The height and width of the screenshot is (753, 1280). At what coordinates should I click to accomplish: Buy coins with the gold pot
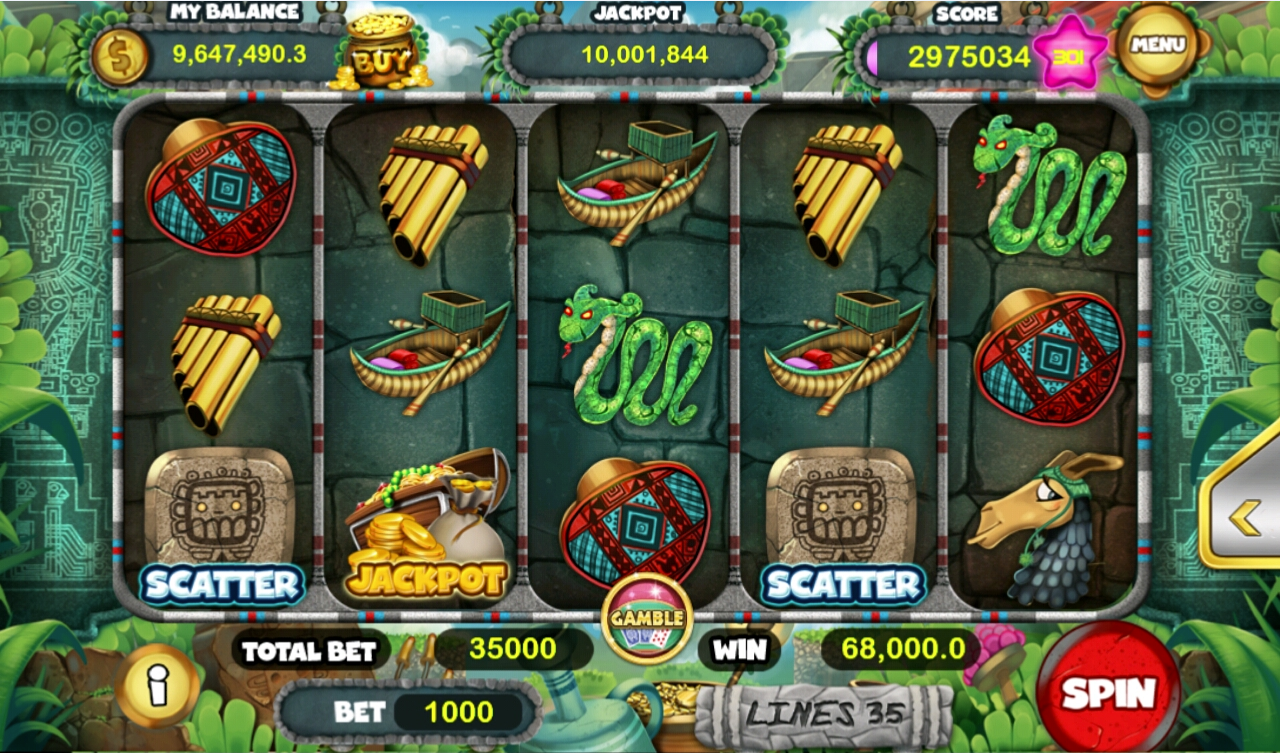pyautogui.click(x=380, y=54)
